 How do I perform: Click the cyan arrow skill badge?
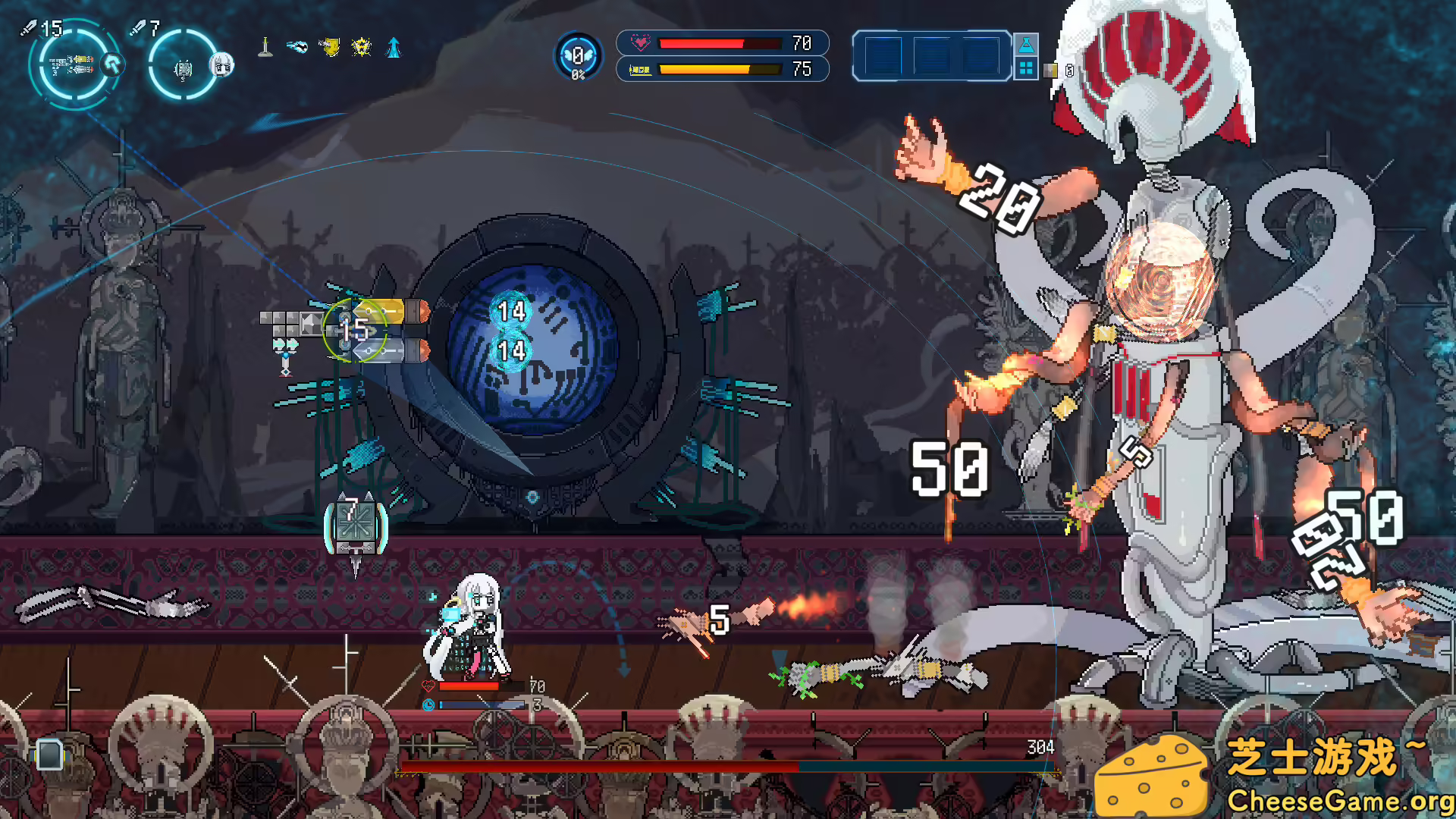click(x=112, y=64)
